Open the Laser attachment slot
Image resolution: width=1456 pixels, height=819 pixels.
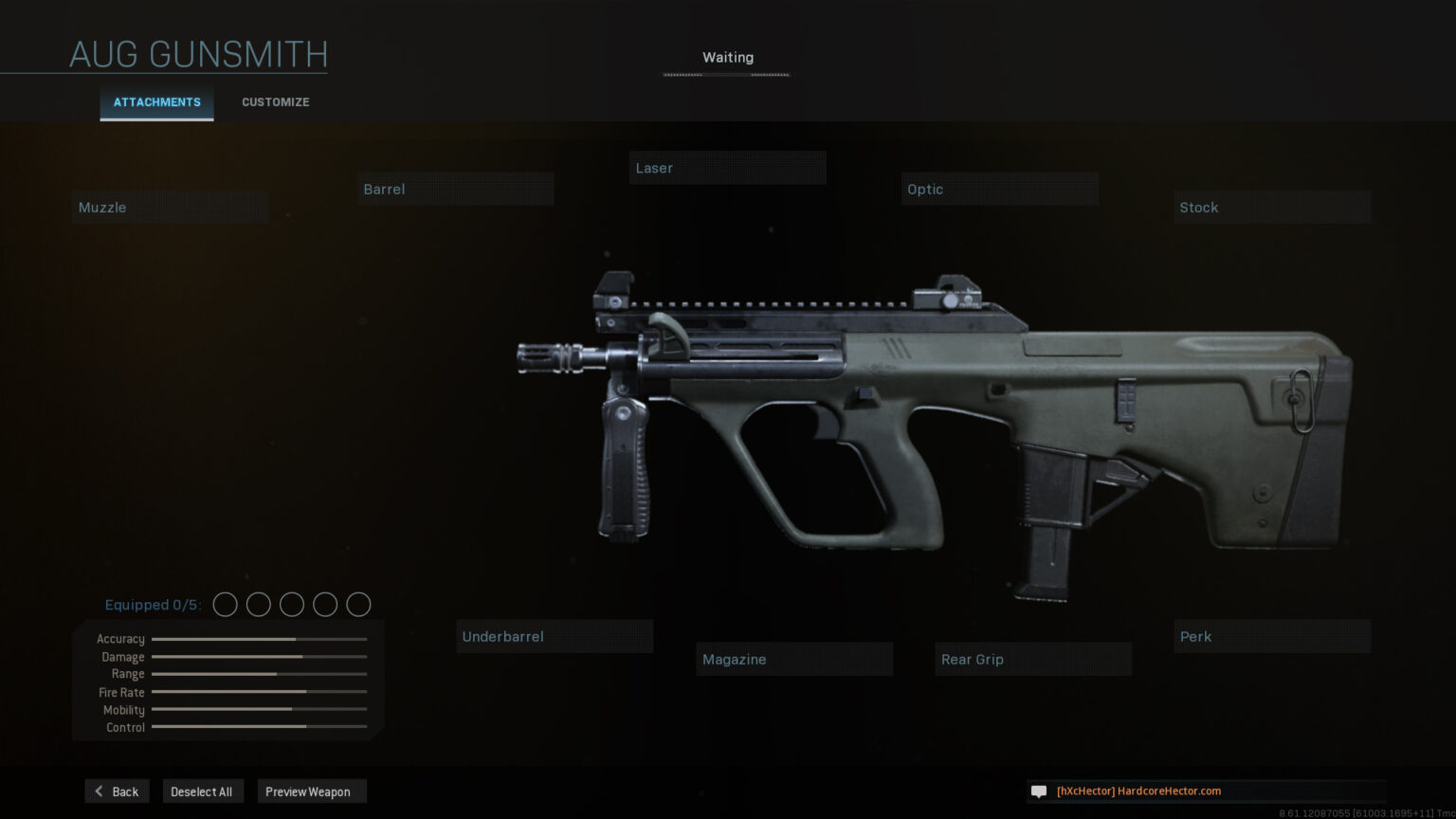tap(727, 169)
